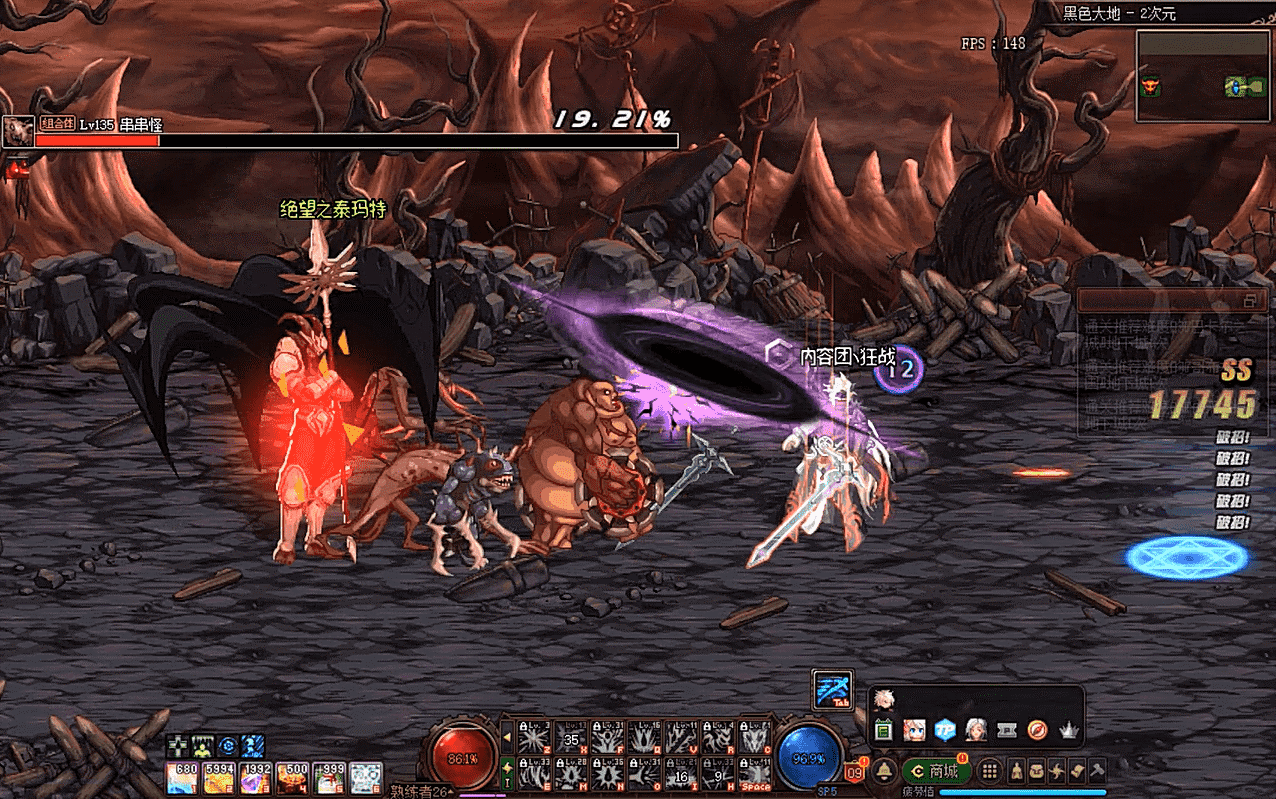Screen dimensions: 1276x799
Task: Use the purple crystal item with 1992 count
Action: point(256,777)
